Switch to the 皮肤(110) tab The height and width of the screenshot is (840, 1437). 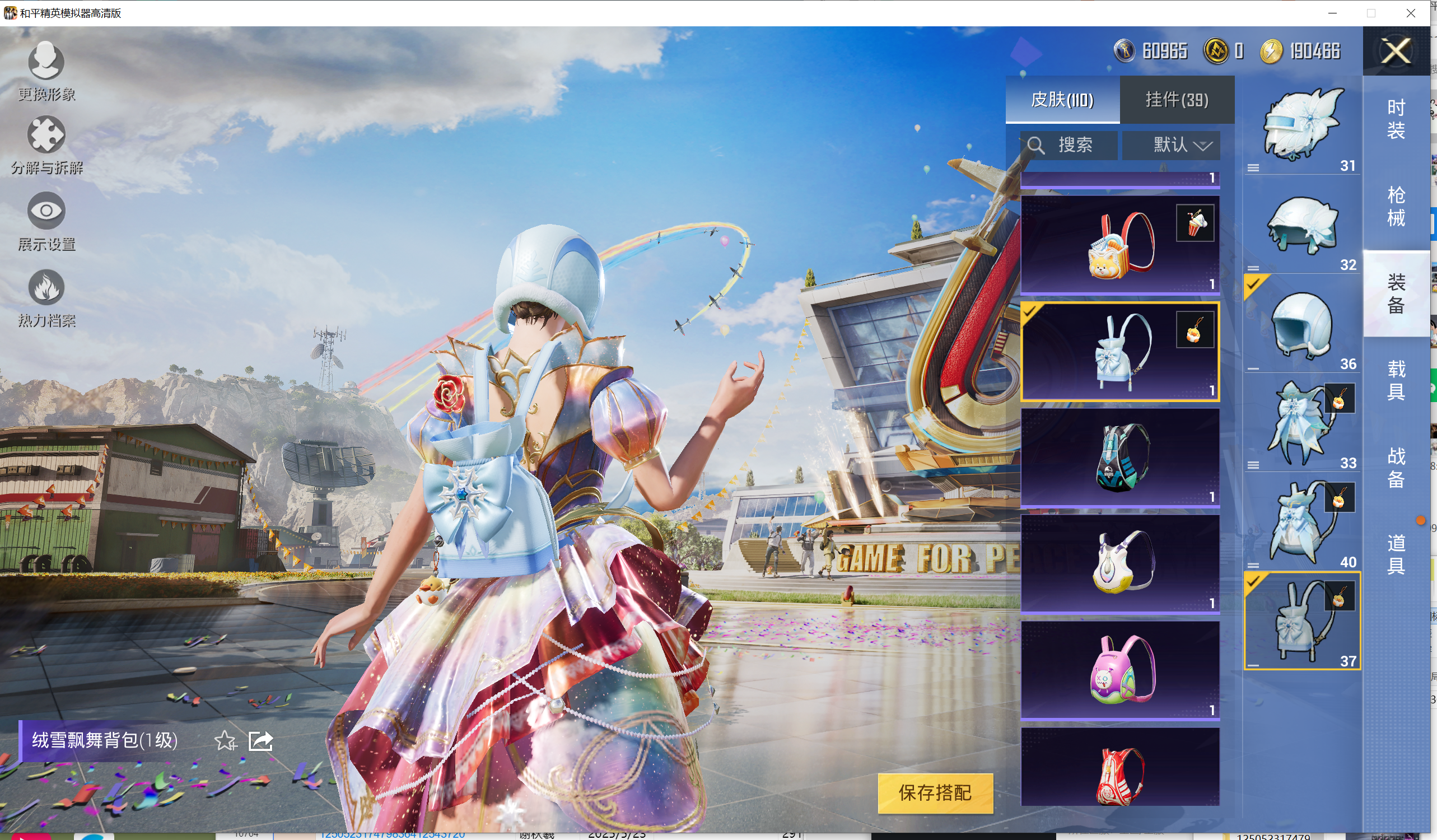click(1062, 100)
